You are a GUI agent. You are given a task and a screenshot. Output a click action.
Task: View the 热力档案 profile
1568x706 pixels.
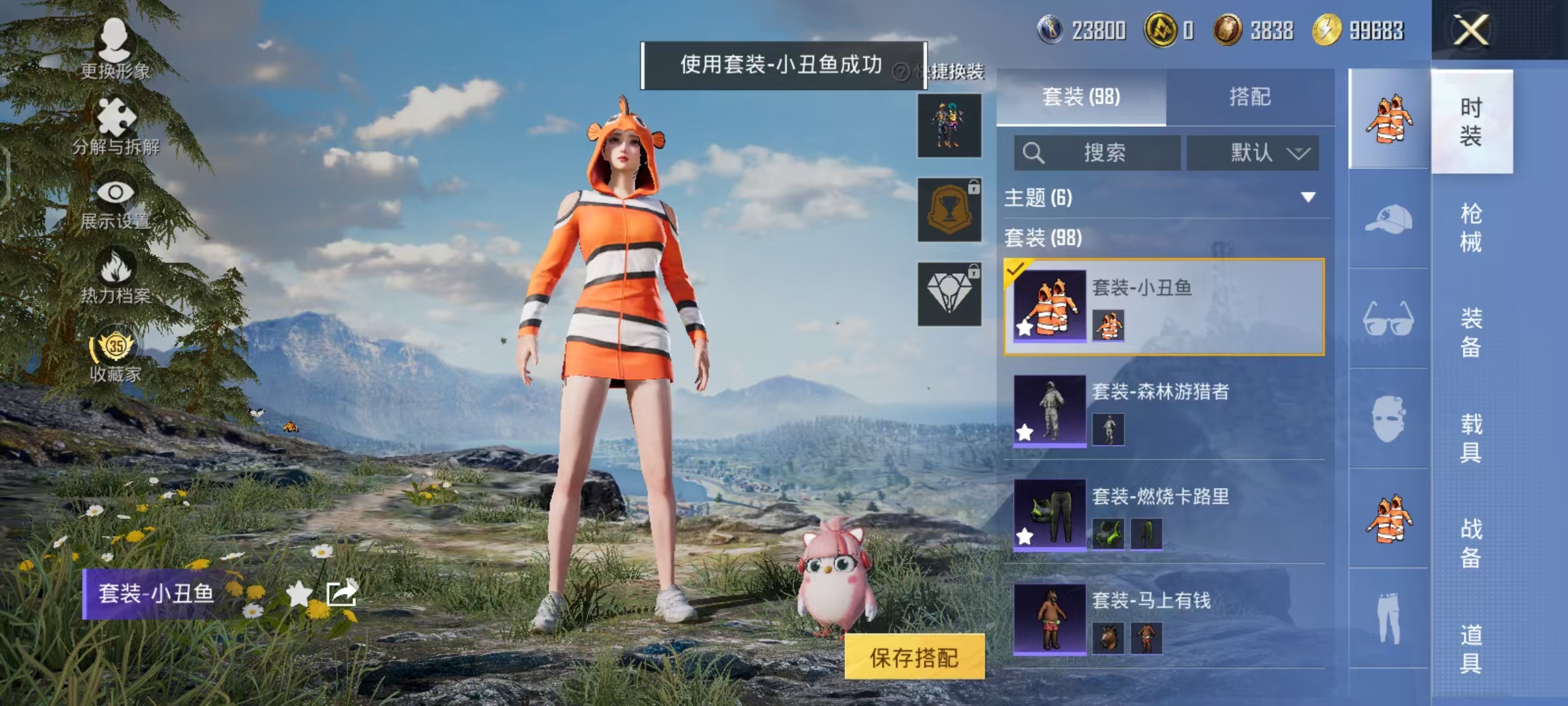pyautogui.click(x=116, y=275)
